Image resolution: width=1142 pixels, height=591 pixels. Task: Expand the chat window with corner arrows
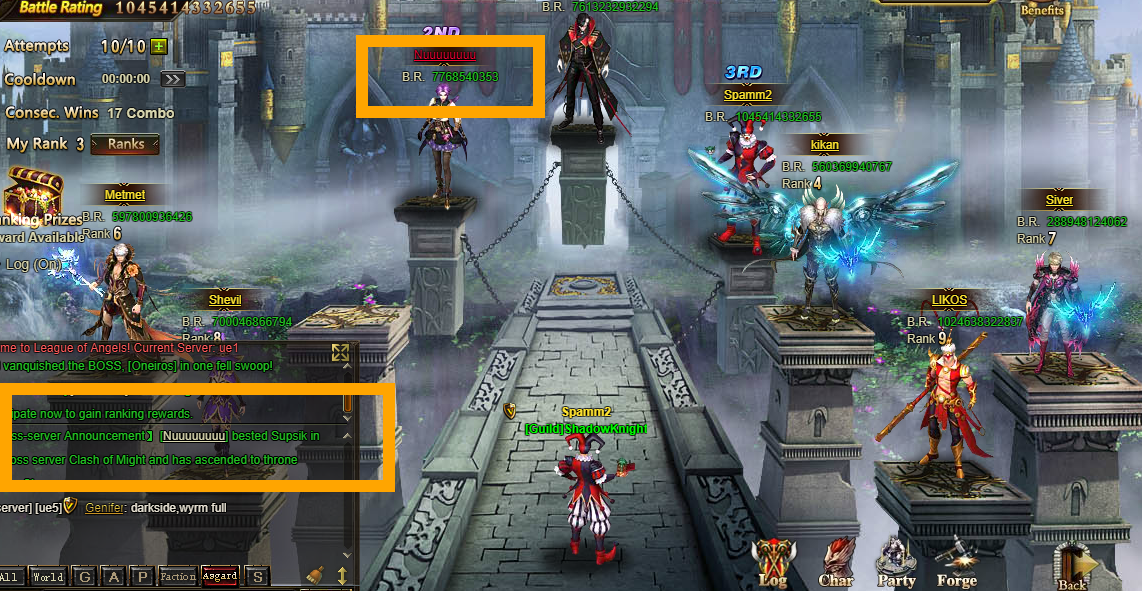point(341,352)
